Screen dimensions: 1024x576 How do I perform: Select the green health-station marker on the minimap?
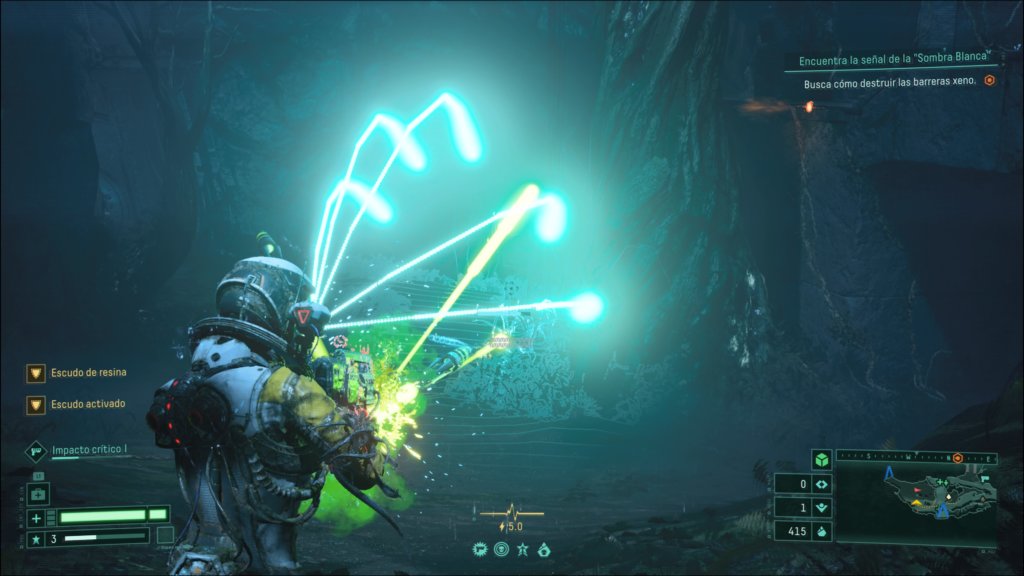pos(942,481)
